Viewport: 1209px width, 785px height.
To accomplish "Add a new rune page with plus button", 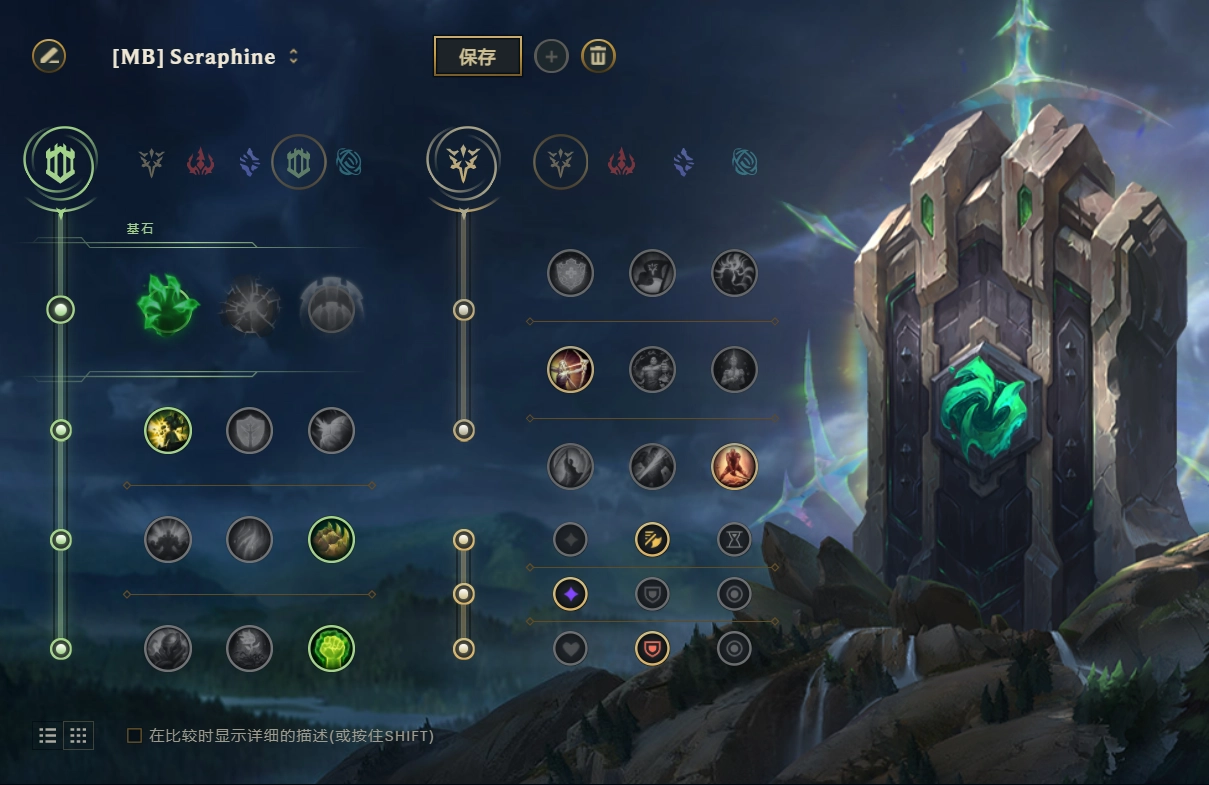I will point(550,57).
